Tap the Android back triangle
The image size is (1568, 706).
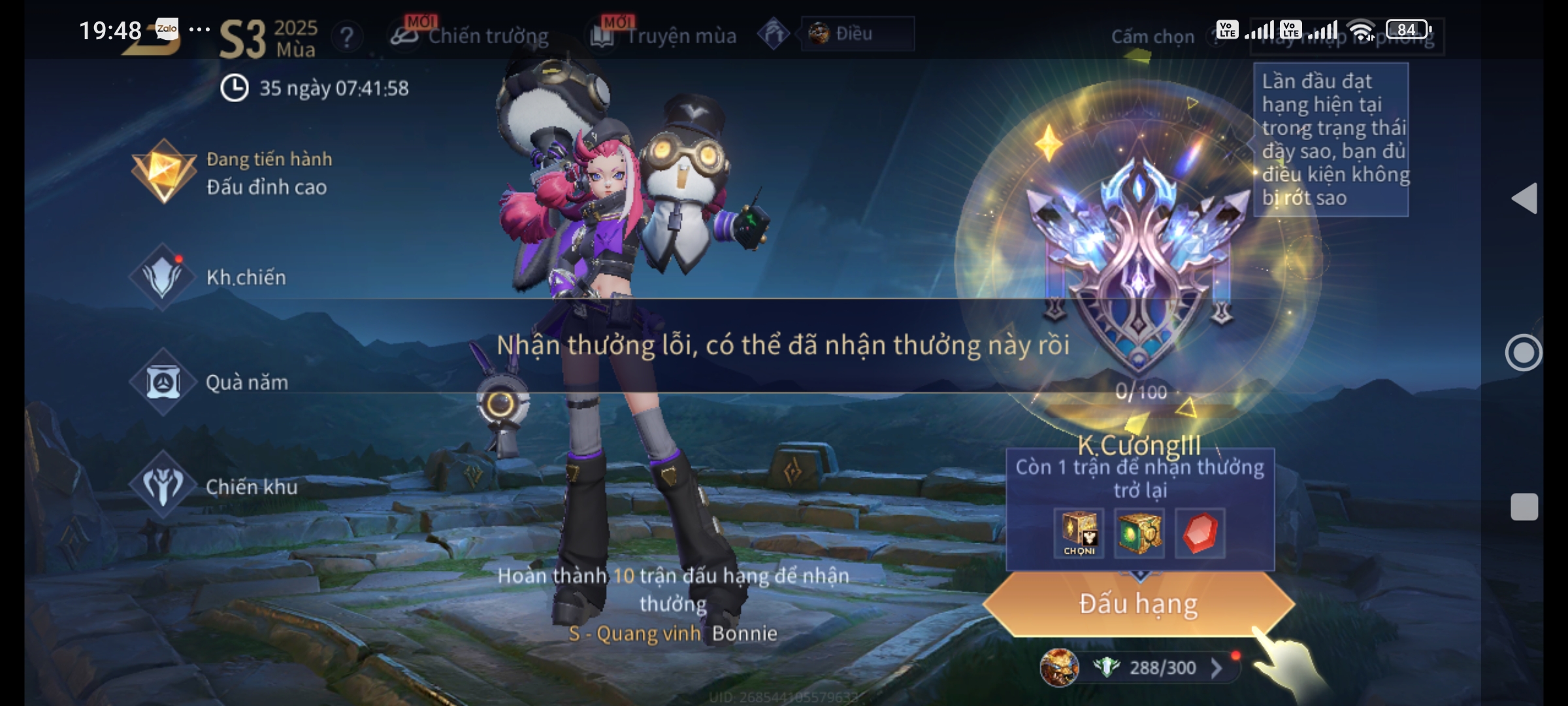(1524, 198)
